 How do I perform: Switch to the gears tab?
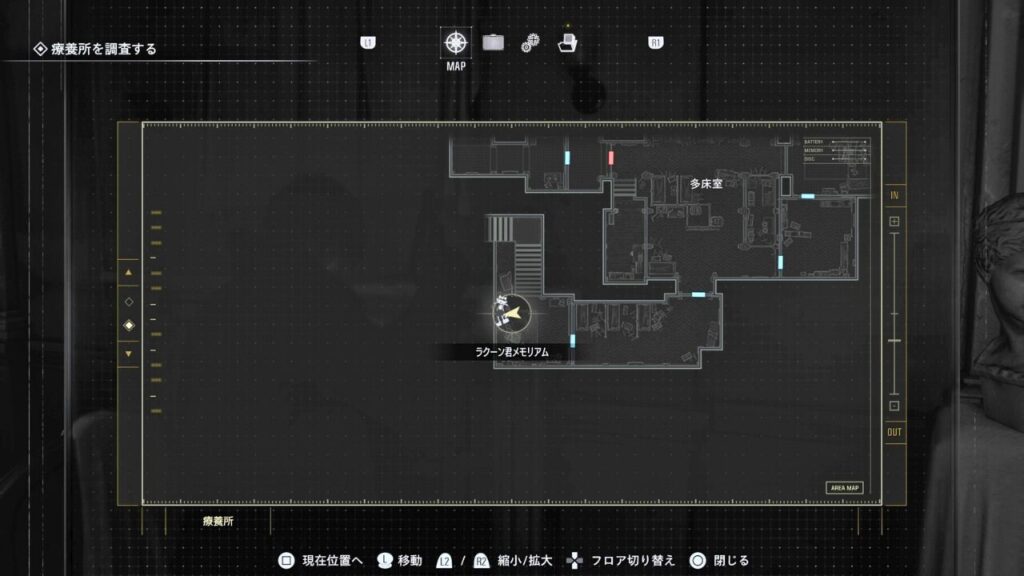tap(530, 43)
